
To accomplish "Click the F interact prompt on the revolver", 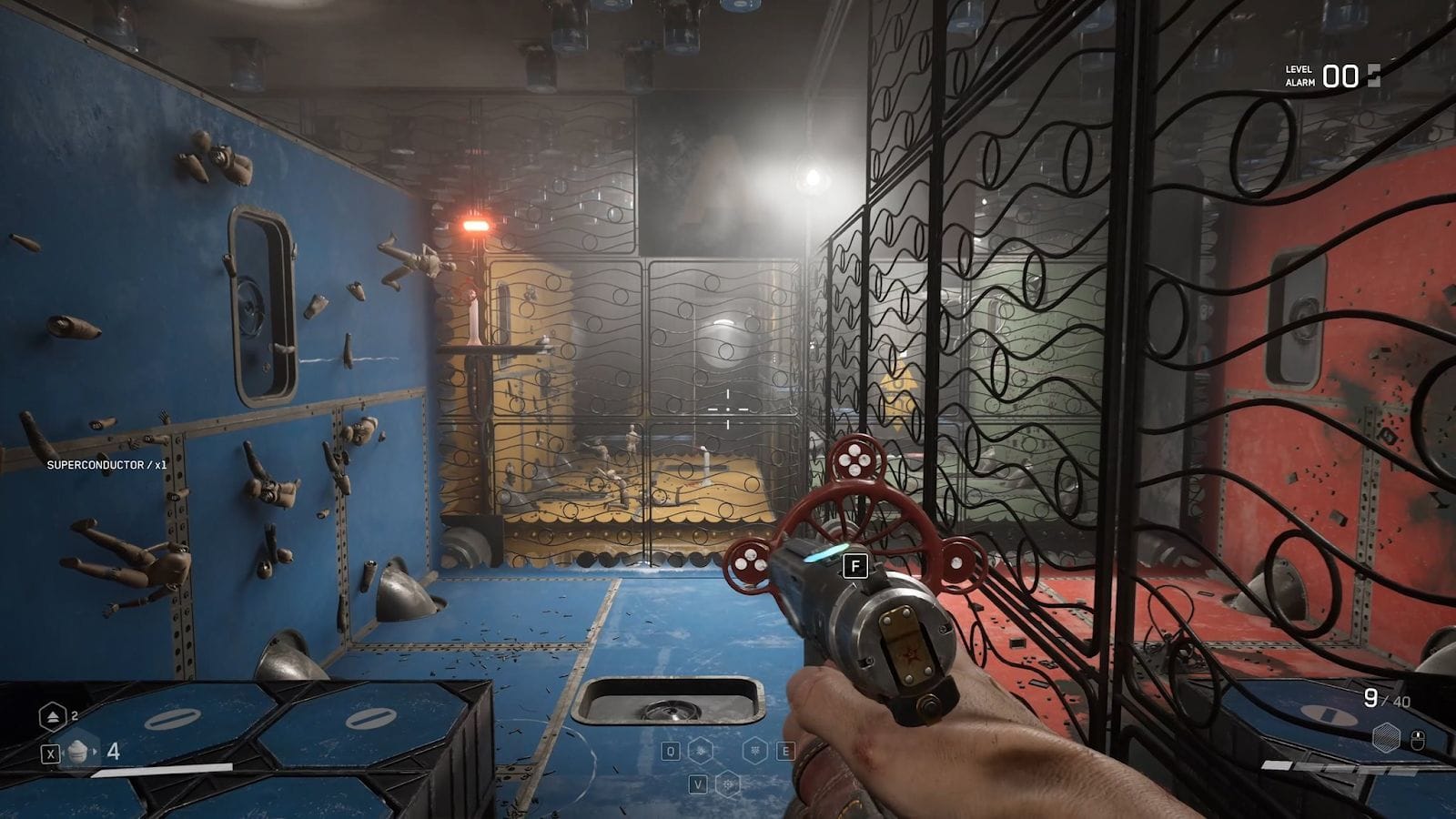I will tap(855, 565).
